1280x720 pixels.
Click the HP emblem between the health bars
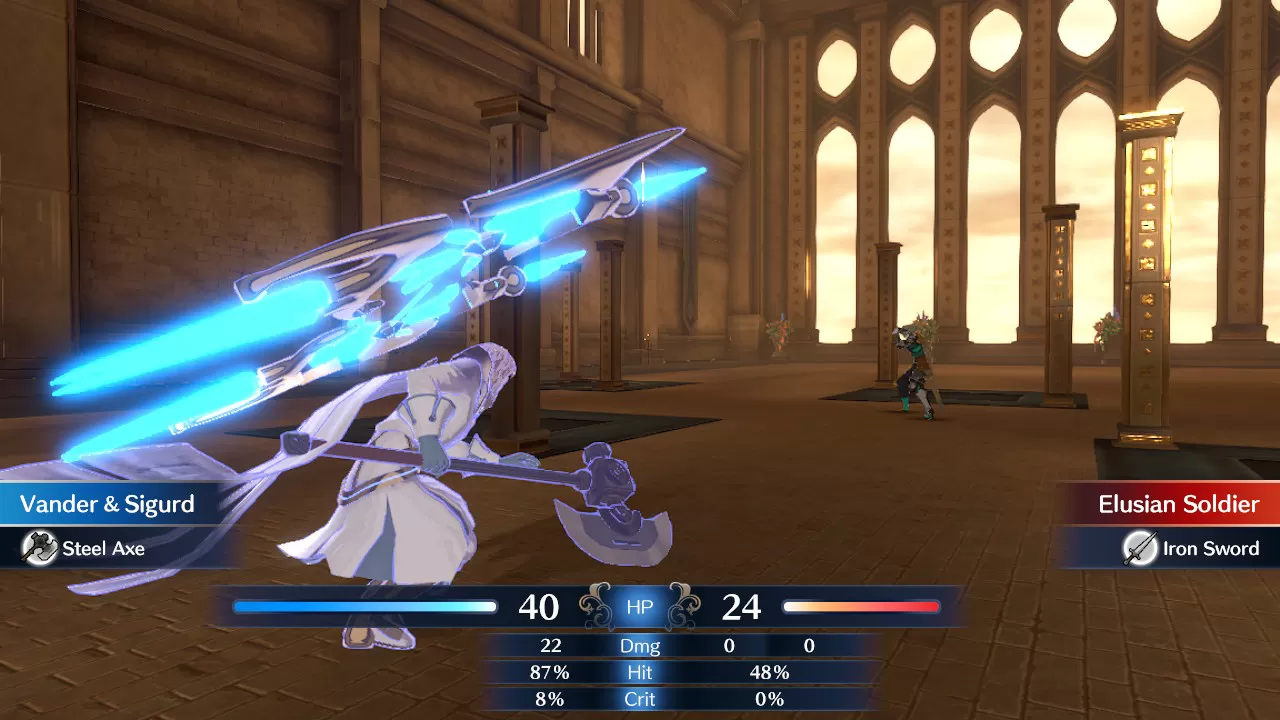tap(638, 607)
